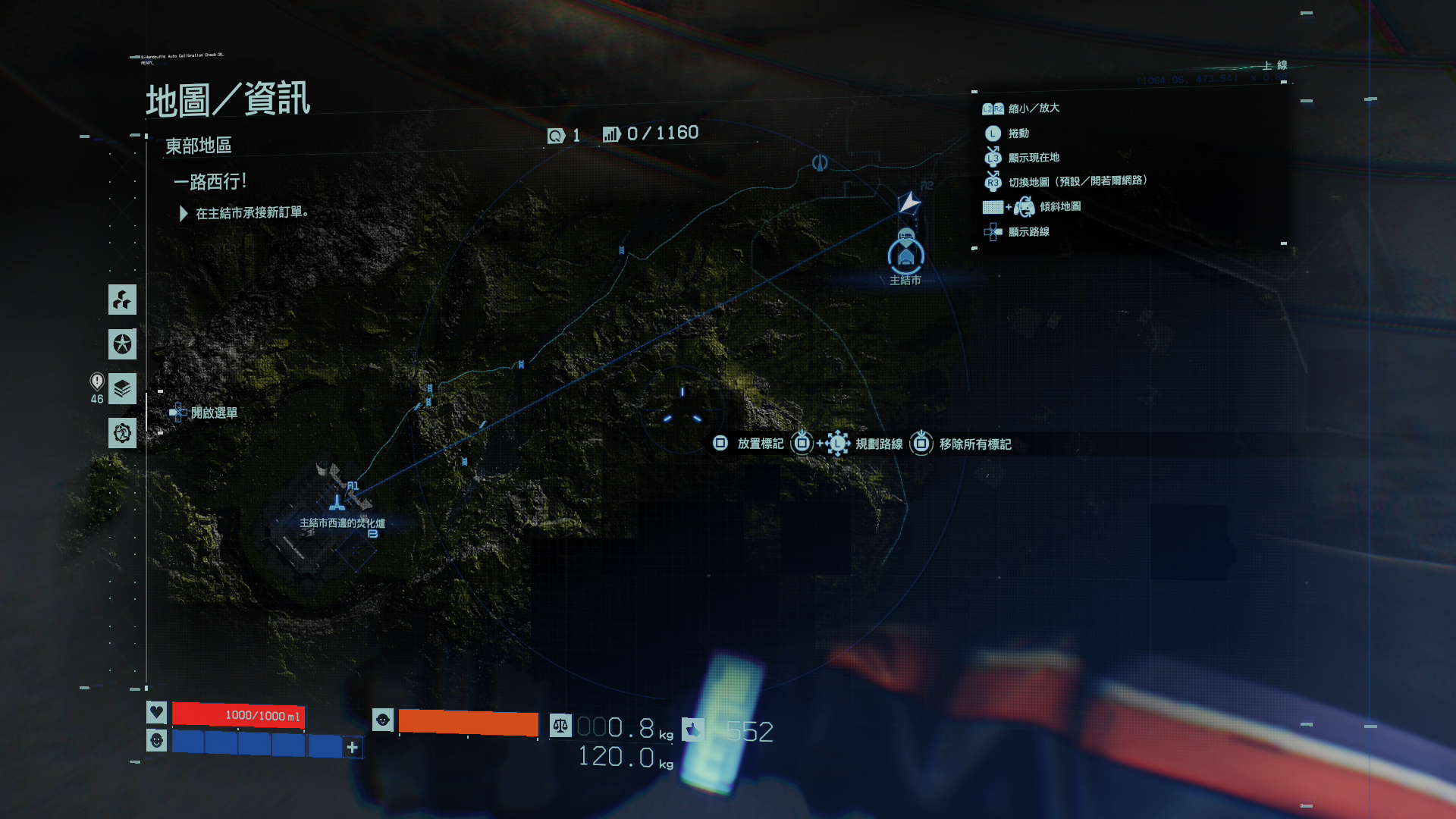This screenshot has height=819, width=1456.
Task: Choose 切換地圖 switch map option
Action: point(1077,181)
